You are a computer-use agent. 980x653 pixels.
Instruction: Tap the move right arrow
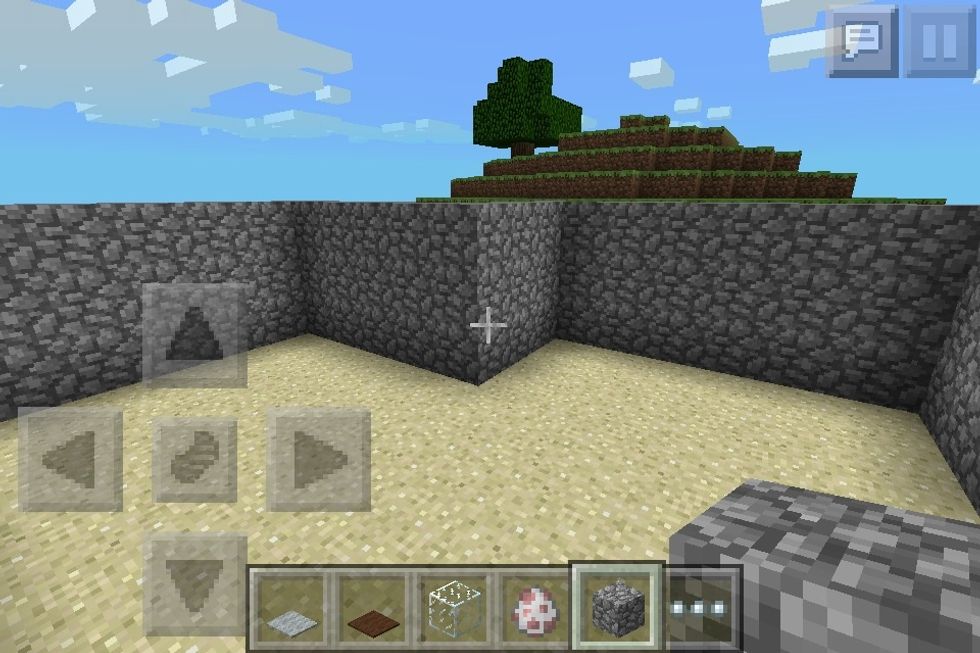click(318, 460)
